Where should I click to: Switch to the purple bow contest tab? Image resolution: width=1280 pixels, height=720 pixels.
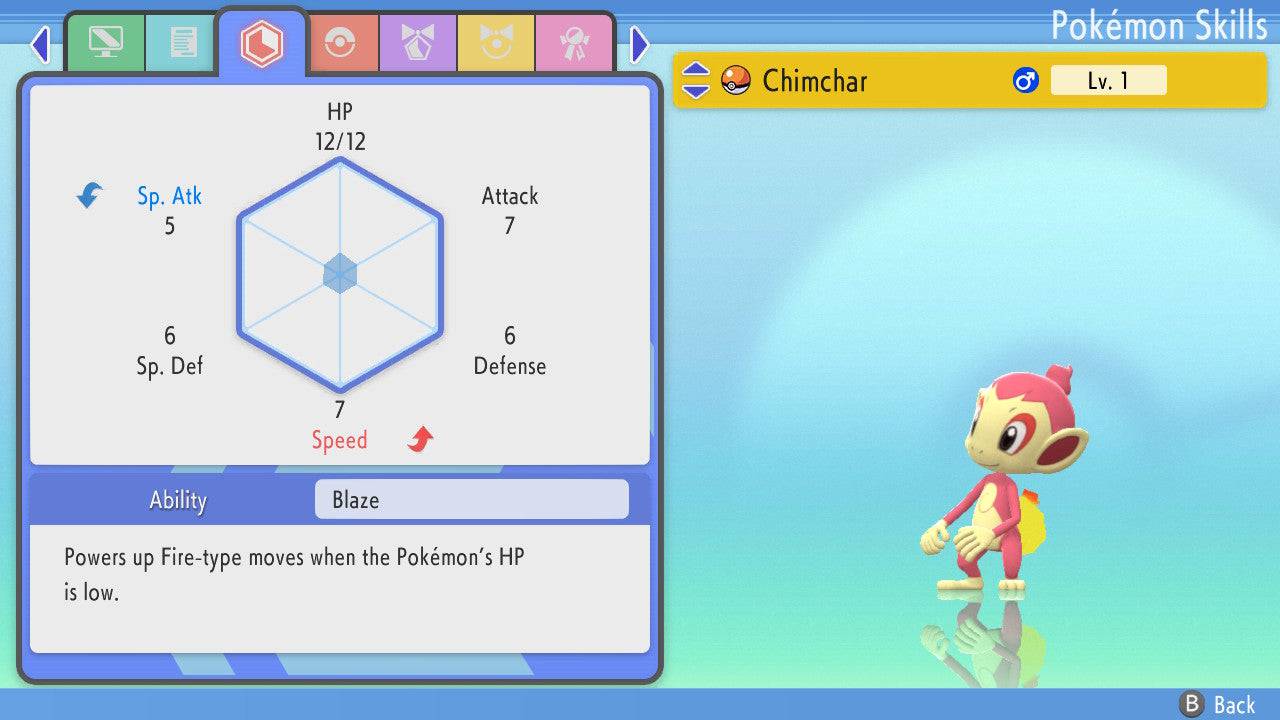coord(418,43)
